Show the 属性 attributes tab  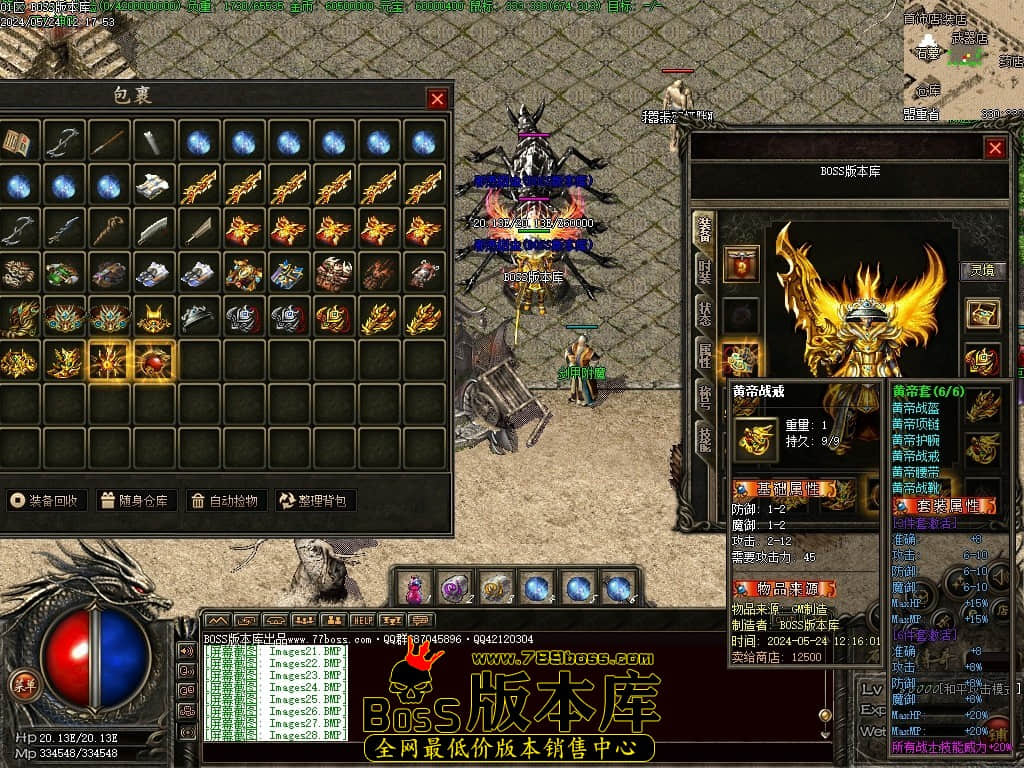(705, 355)
